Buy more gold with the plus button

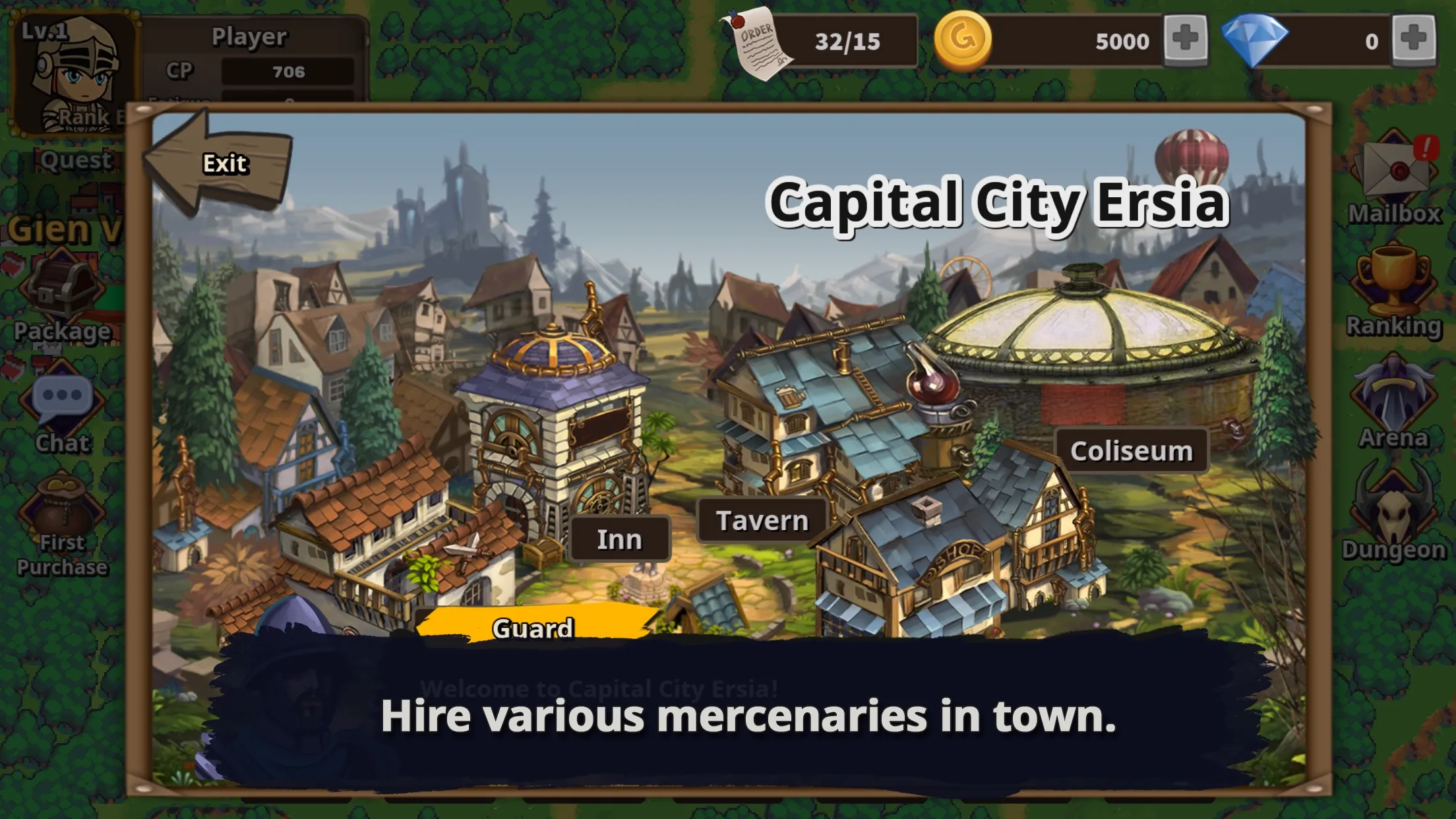click(x=1185, y=41)
